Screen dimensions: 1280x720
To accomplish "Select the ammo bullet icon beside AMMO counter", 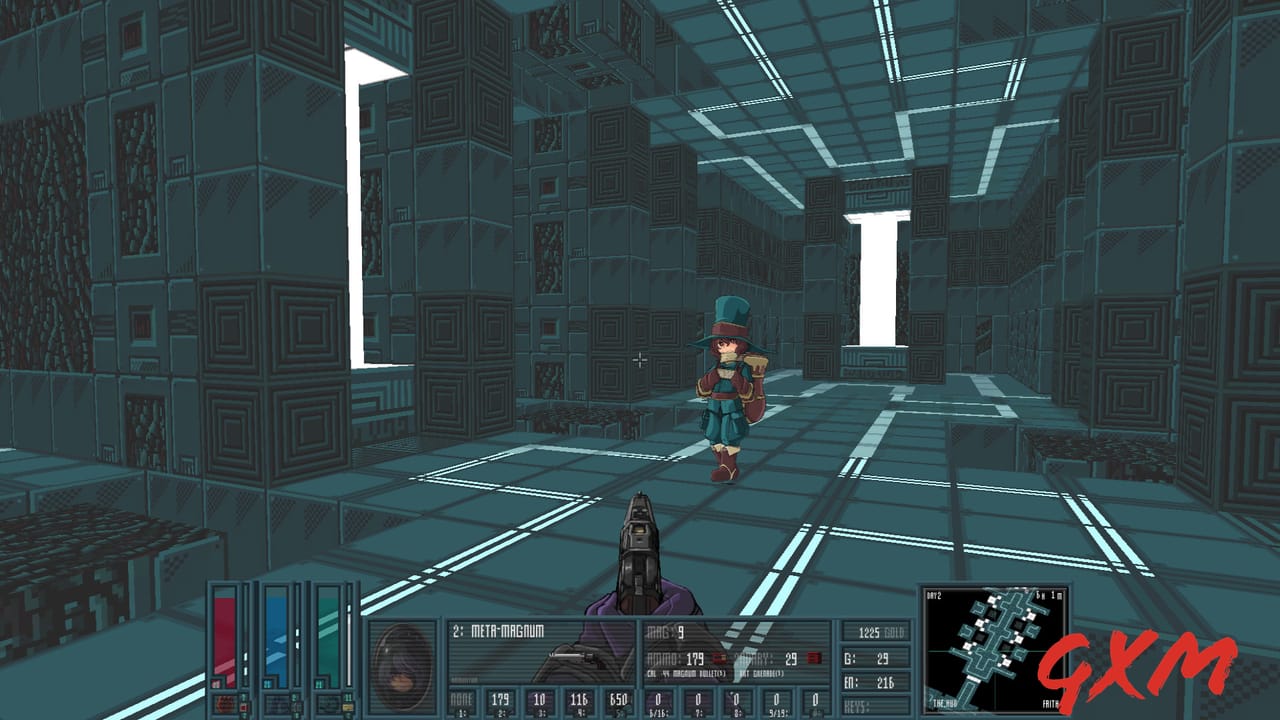I will click(719, 658).
